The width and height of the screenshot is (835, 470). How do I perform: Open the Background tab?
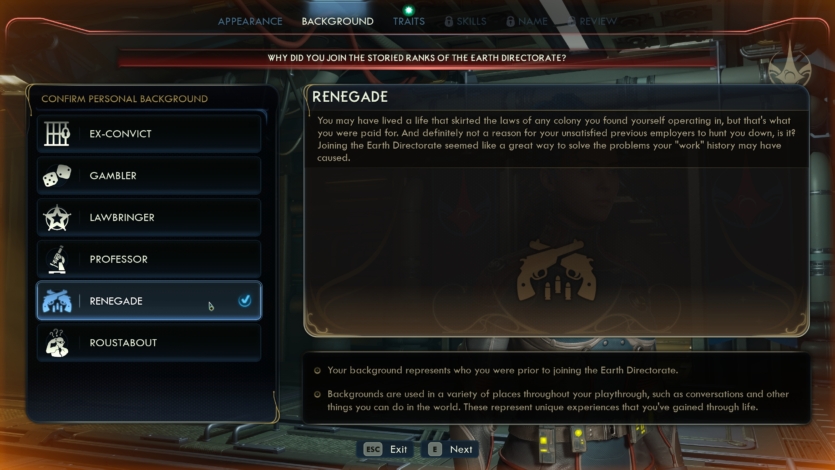337,21
